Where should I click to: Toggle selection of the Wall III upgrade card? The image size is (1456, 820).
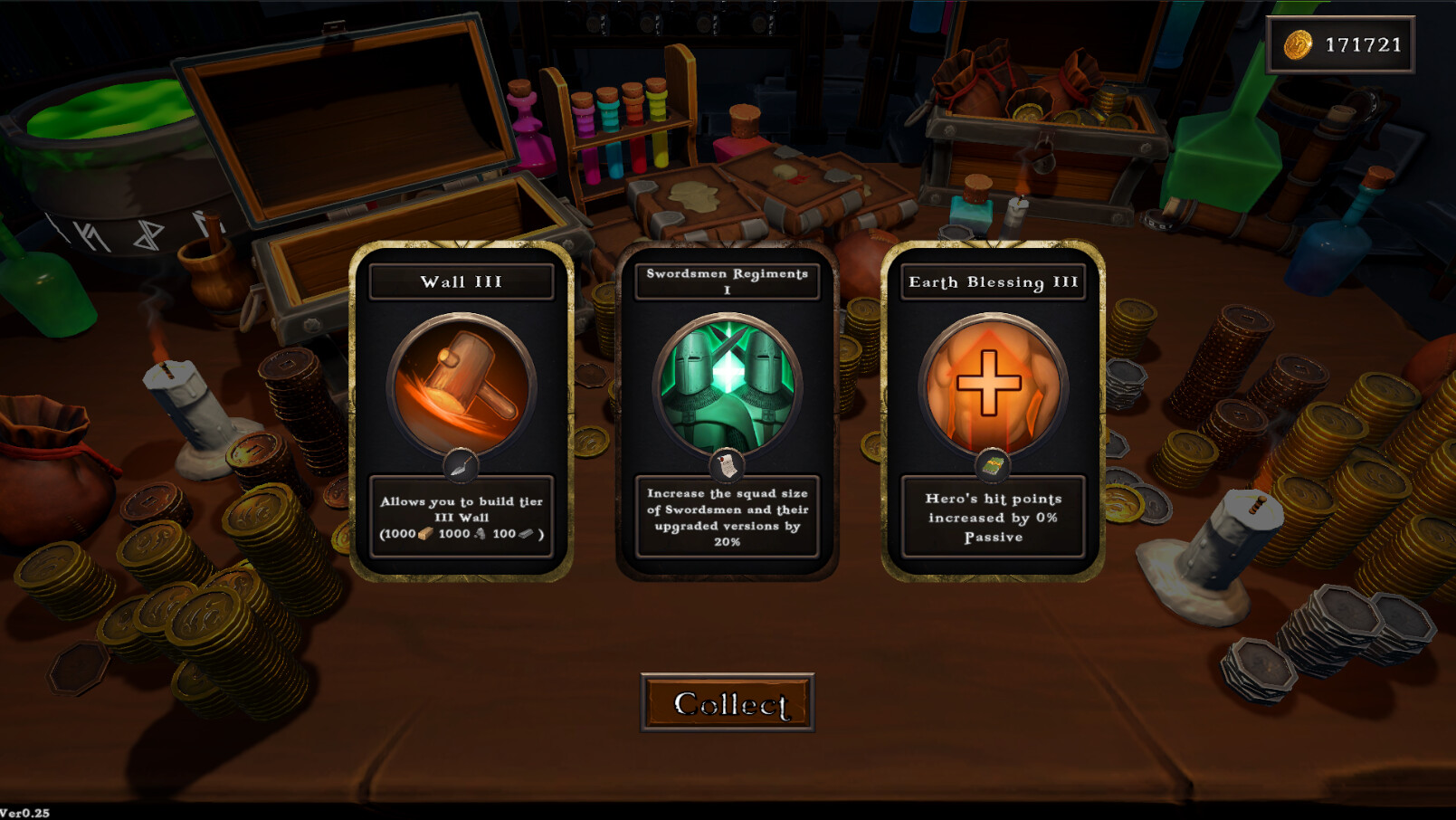pyautogui.click(x=462, y=407)
